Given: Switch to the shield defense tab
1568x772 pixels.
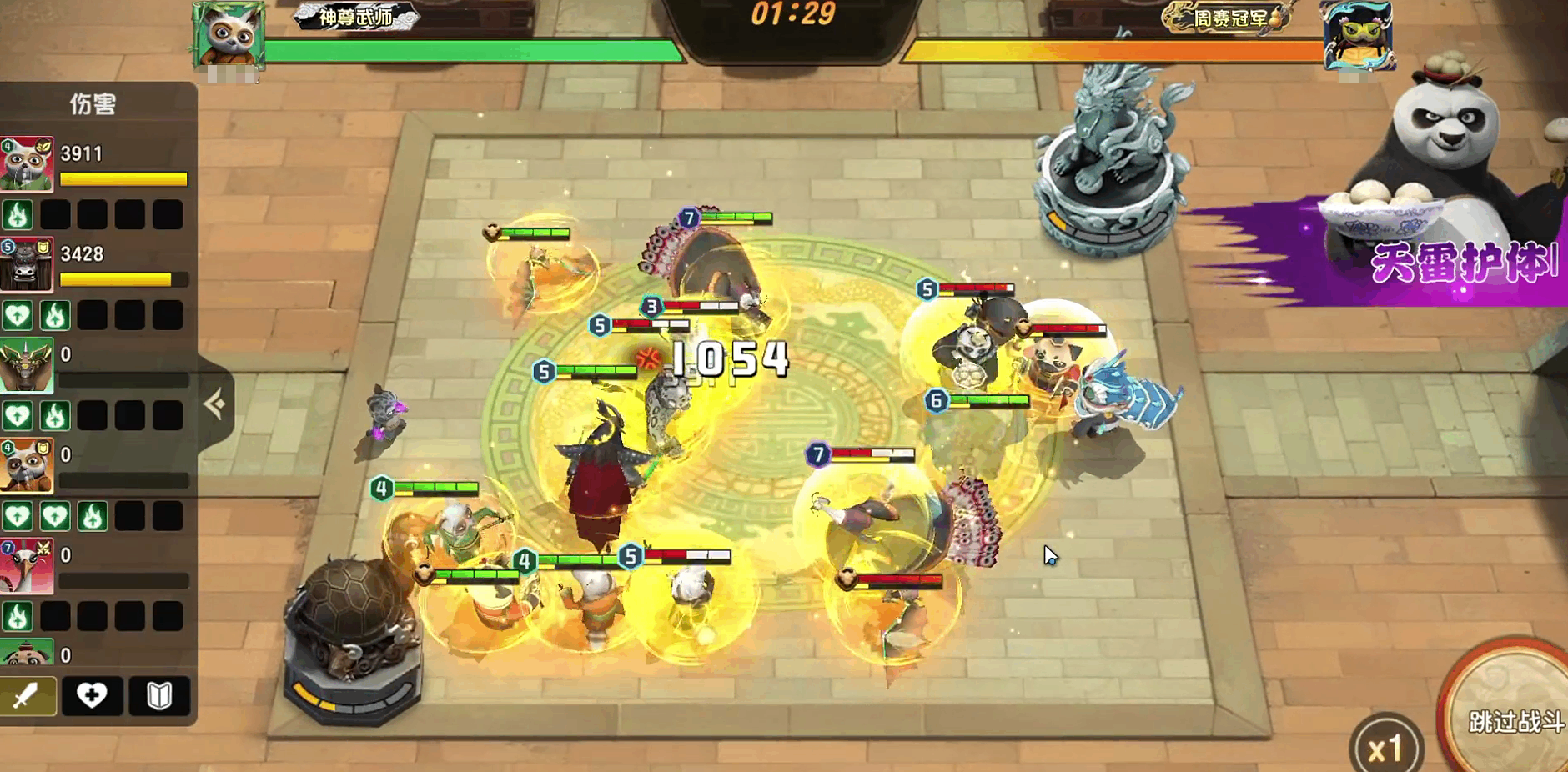Looking at the screenshot, I should [158, 695].
